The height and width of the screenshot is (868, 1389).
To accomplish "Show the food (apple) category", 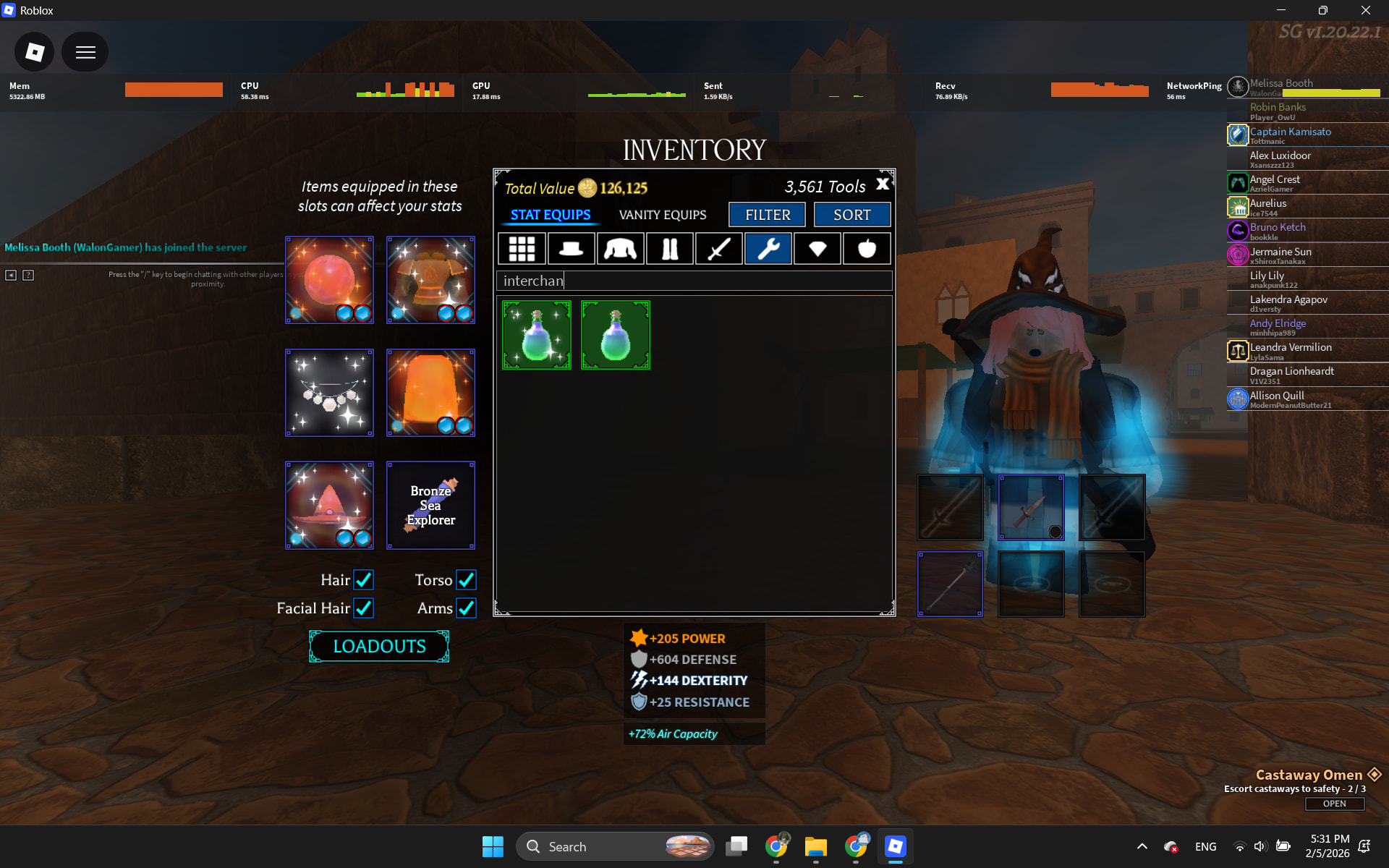I will coord(867,249).
